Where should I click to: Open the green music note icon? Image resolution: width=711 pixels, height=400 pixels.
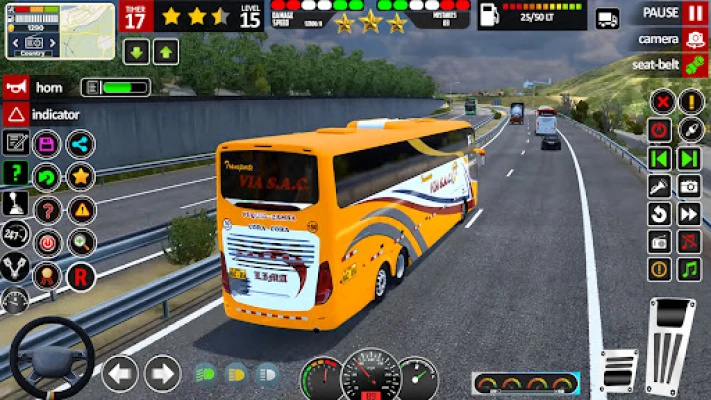coord(689,269)
